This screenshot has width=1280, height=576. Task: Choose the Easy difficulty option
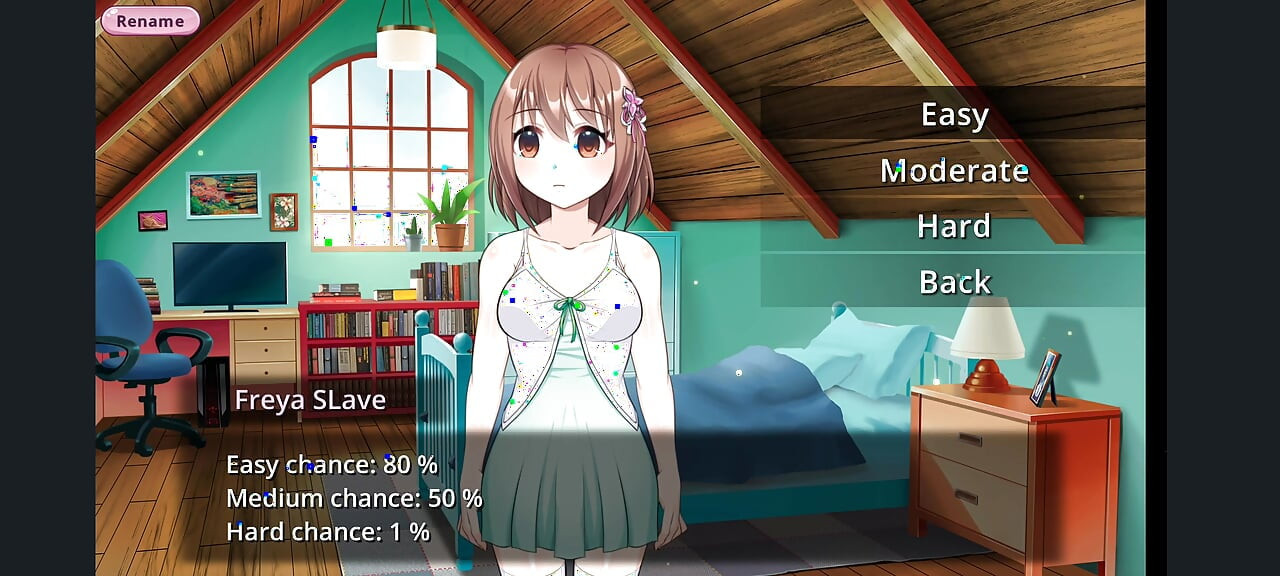click(x=954, y=115)
